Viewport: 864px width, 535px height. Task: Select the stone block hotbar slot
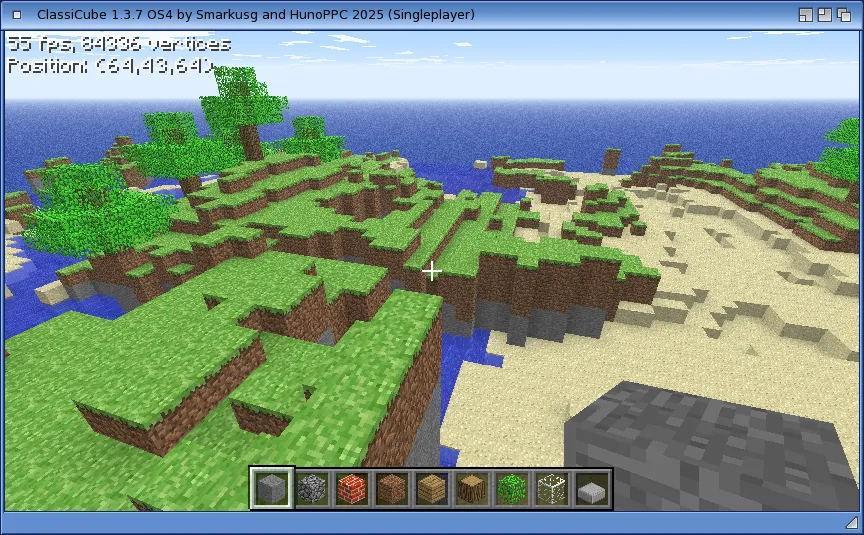click(272, 489)
